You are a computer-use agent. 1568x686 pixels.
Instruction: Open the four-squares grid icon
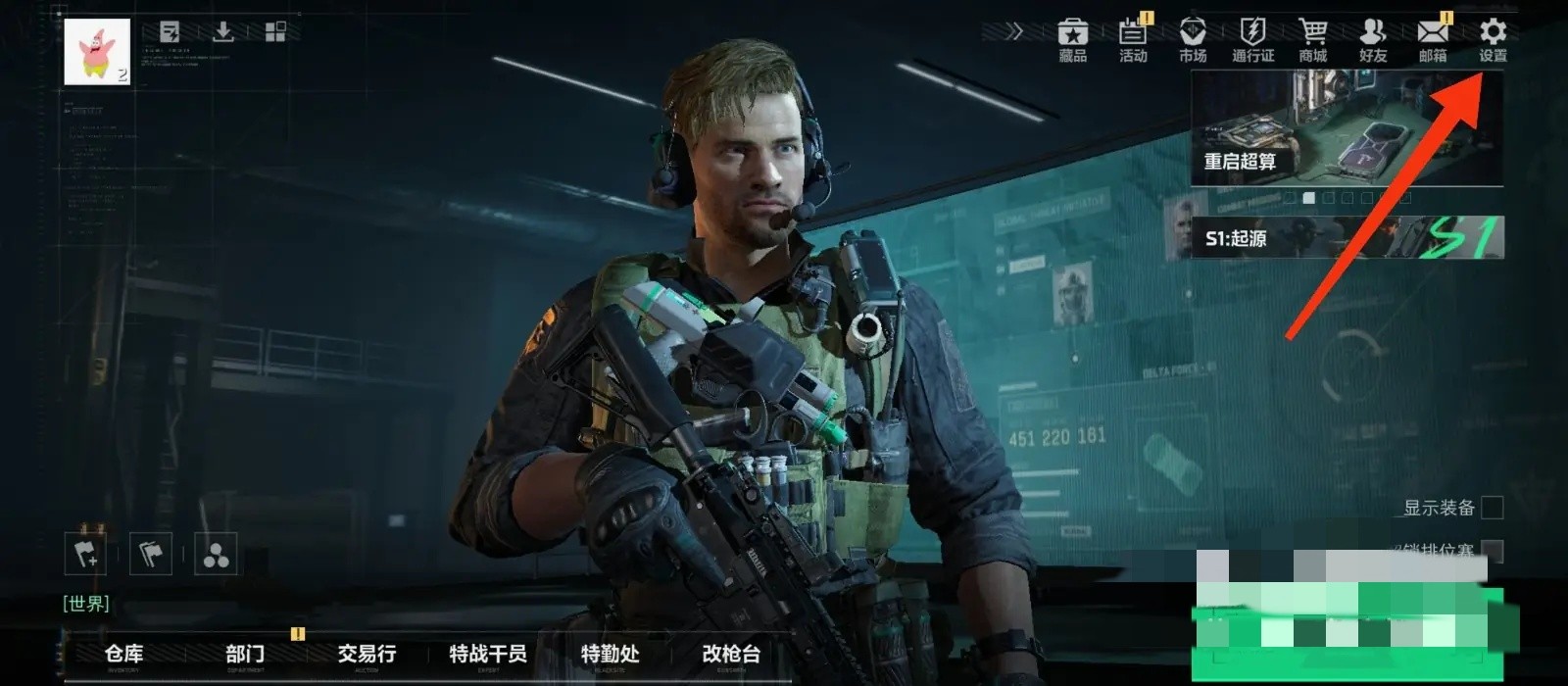(x=275, y=32)
